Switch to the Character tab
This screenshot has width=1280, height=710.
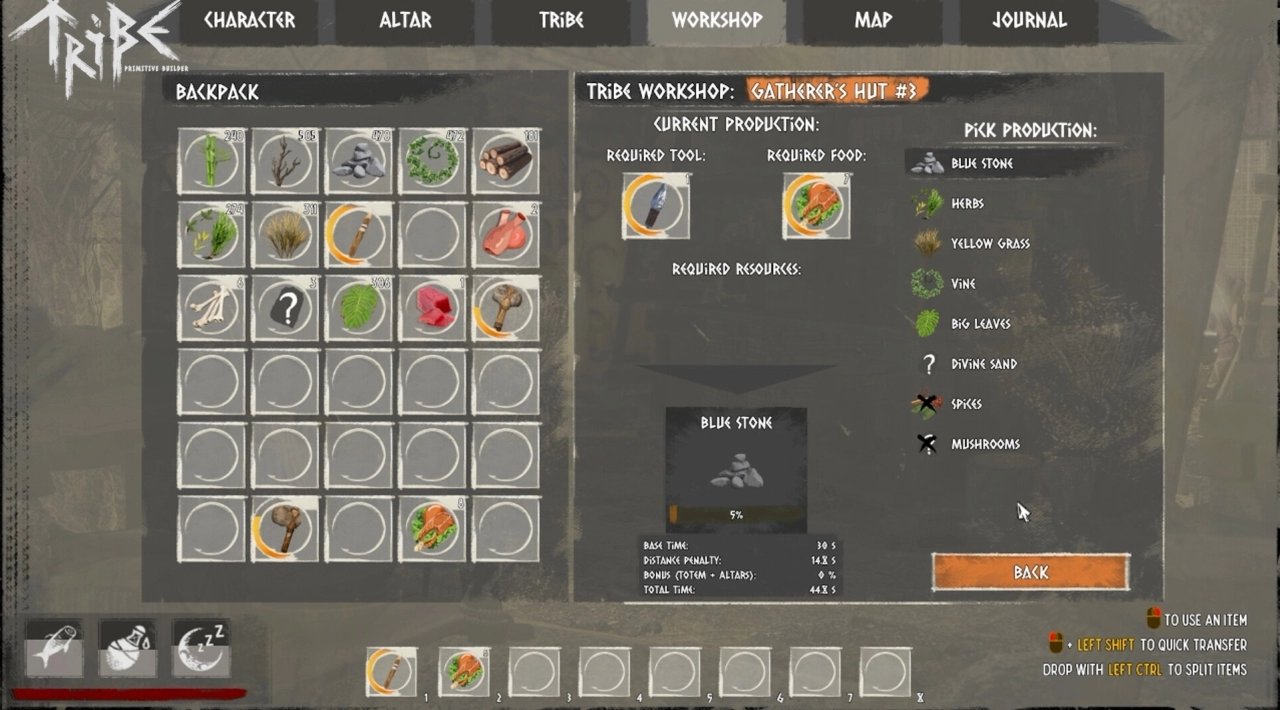[x=250, y=21]
